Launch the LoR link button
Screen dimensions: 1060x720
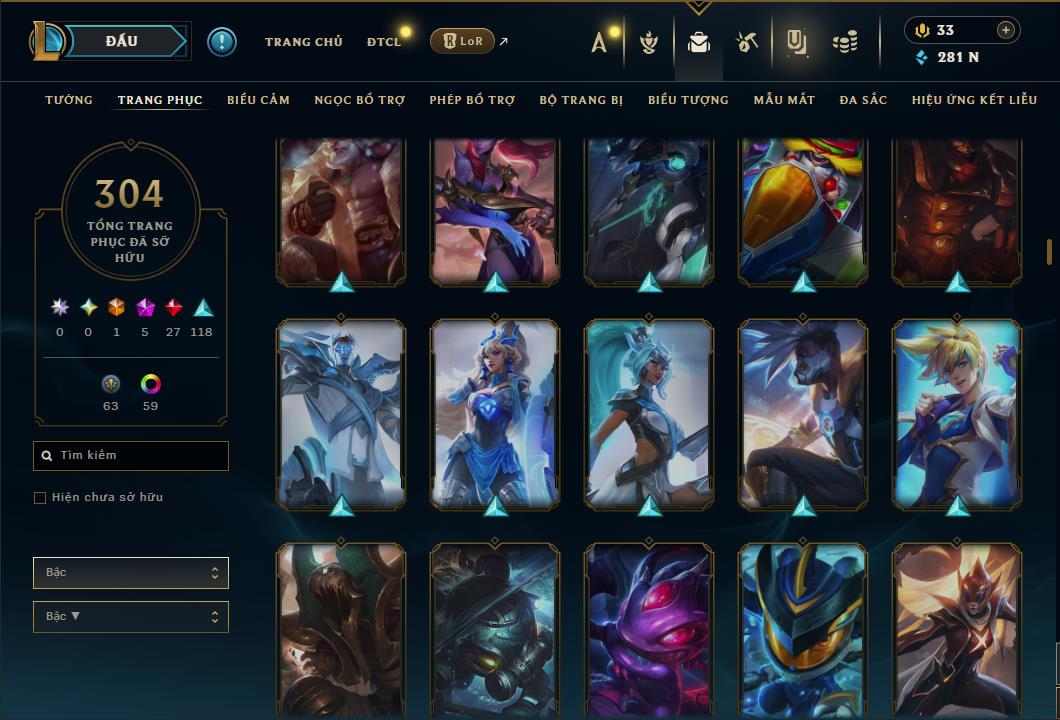(x=462, y=41)
